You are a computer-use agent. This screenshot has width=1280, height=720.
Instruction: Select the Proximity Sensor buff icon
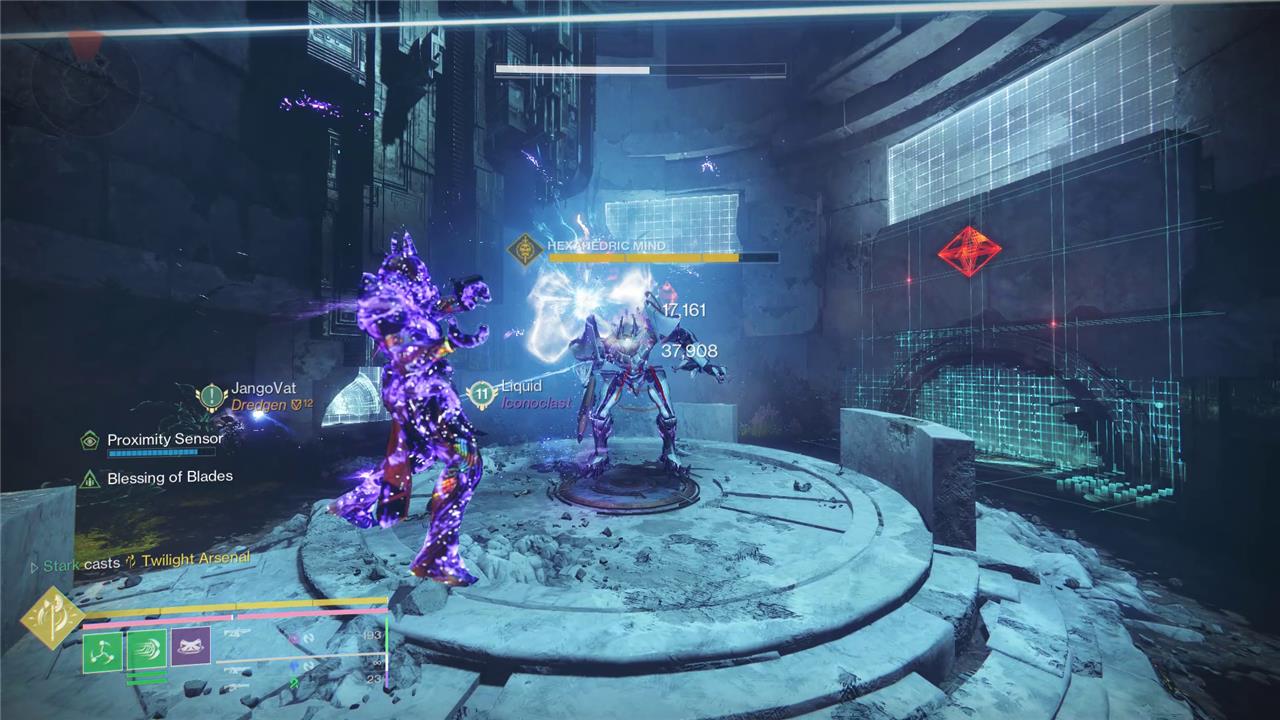click(x=90, y=440)
